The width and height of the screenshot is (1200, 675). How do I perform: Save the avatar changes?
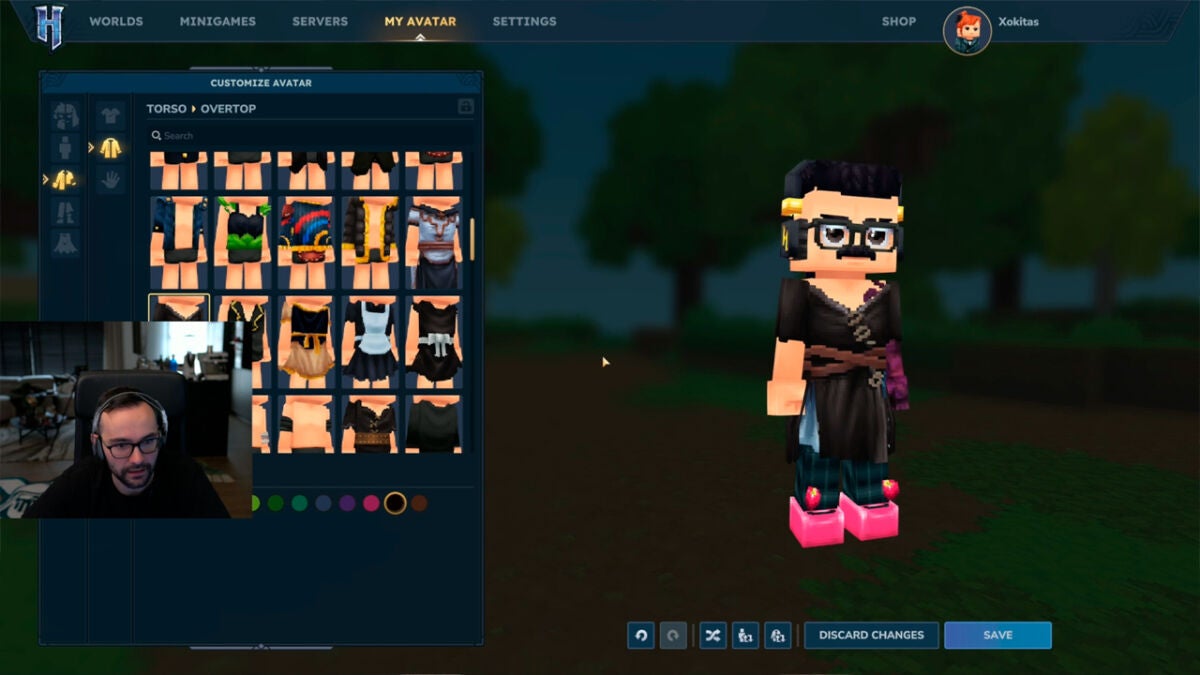click(x=997, y=635)
